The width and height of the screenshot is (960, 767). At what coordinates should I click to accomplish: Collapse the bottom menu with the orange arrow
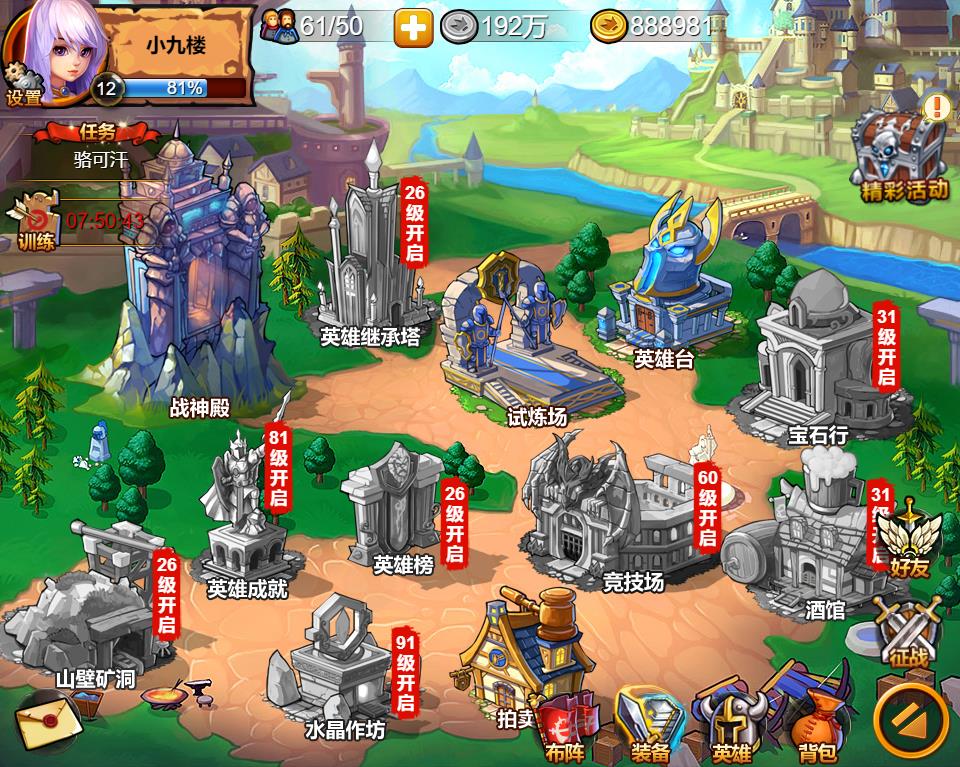click(x=910, y=718)
